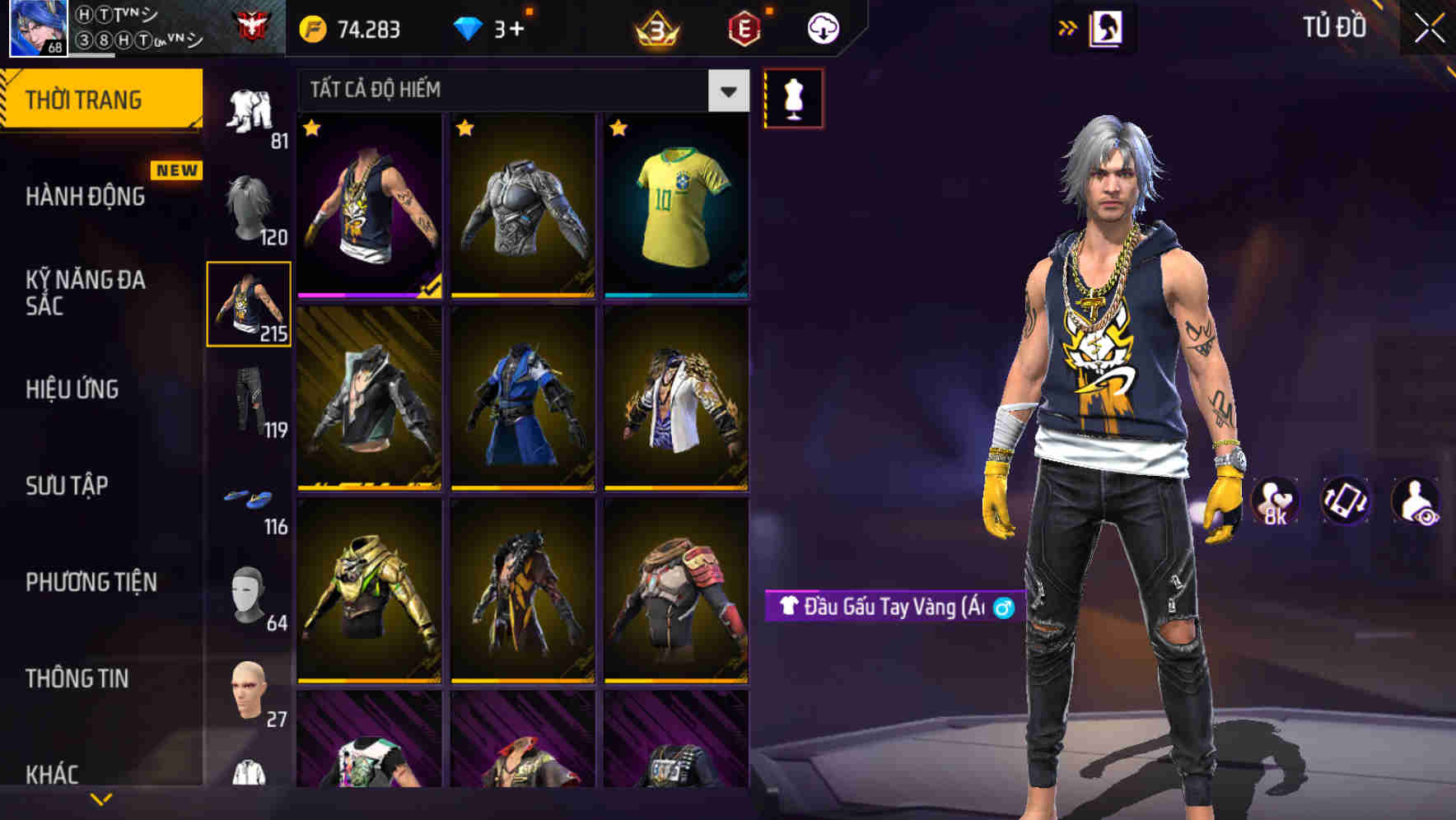The width and height of the screenshot is (1456, 820).
Task: Toggle the mannequin display icon
Action: point(793,96)
